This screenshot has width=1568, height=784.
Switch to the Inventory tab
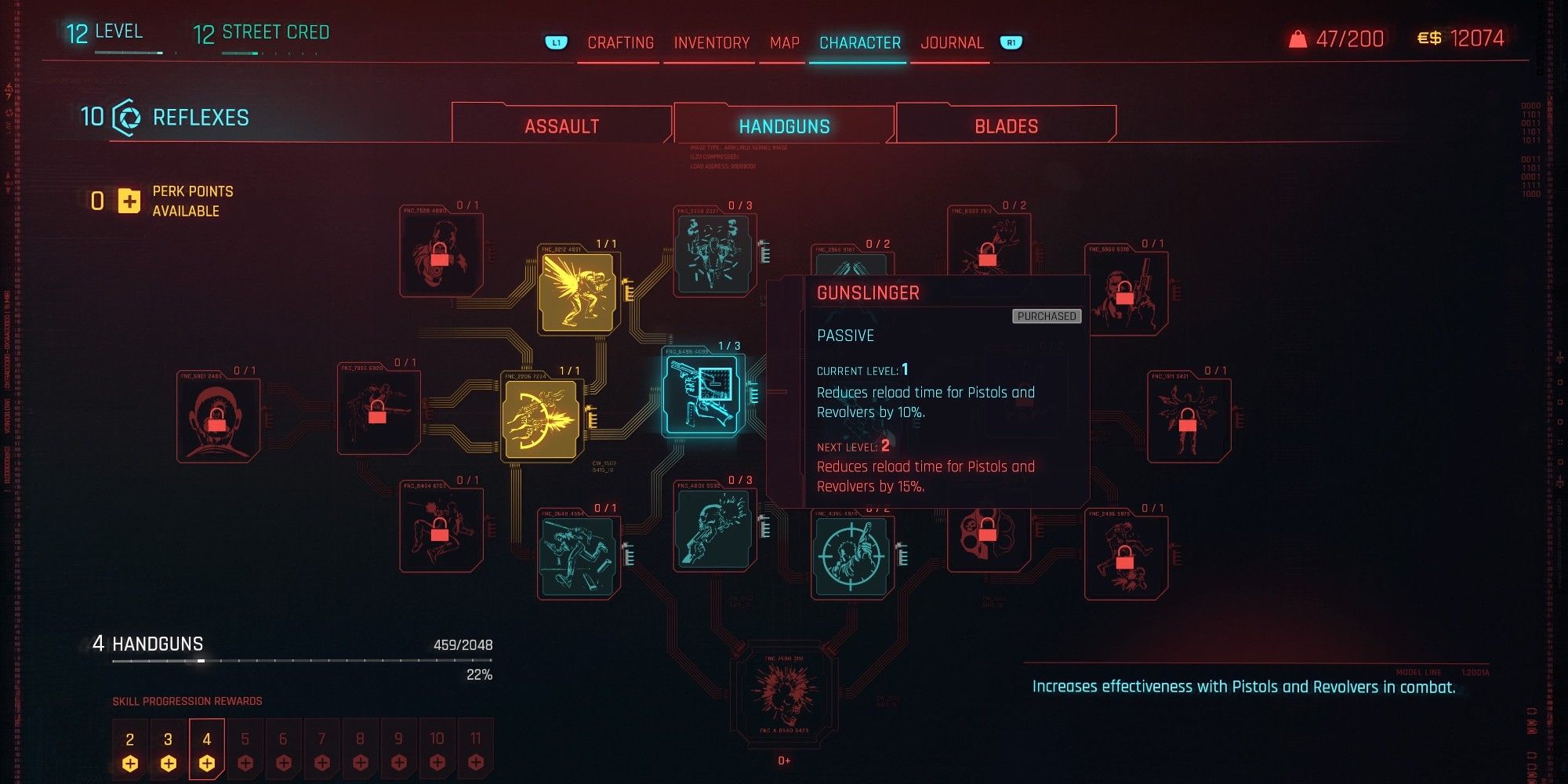(710, 43)
